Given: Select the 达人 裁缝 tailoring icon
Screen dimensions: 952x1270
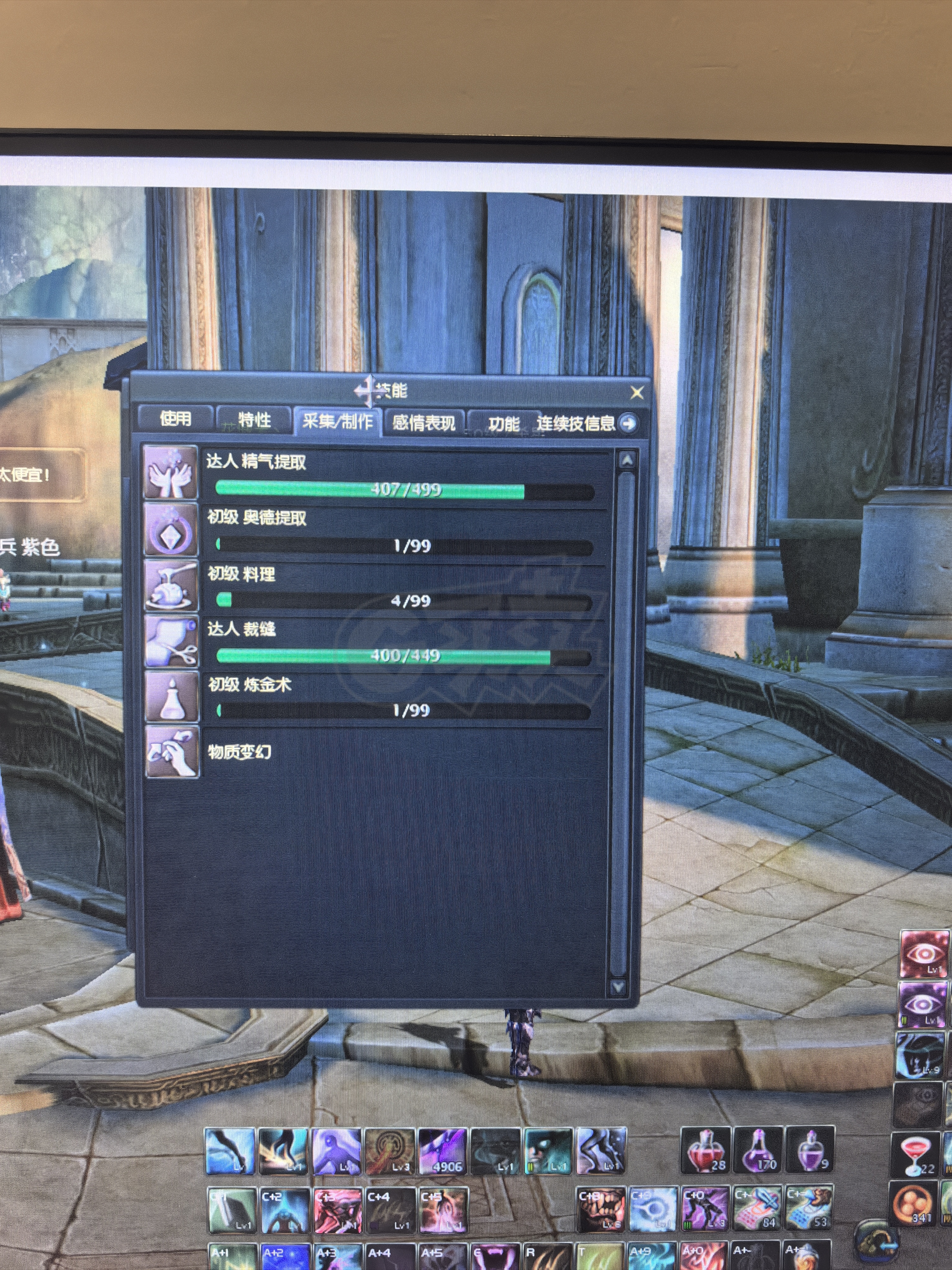Looking at the screenshot, I should coord(172,641).
